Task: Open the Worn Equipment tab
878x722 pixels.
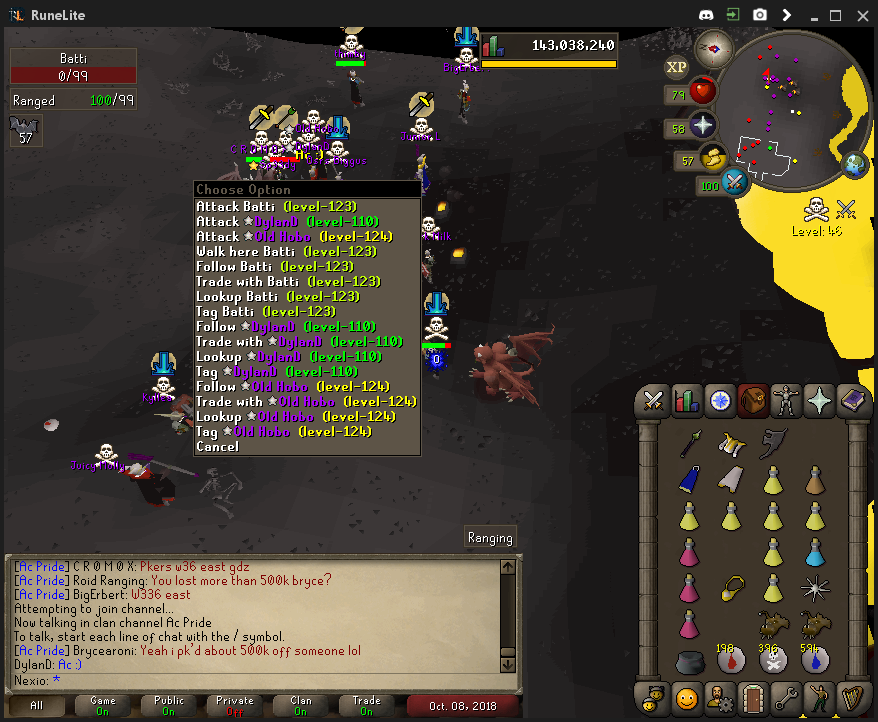Action: [786, 401]
